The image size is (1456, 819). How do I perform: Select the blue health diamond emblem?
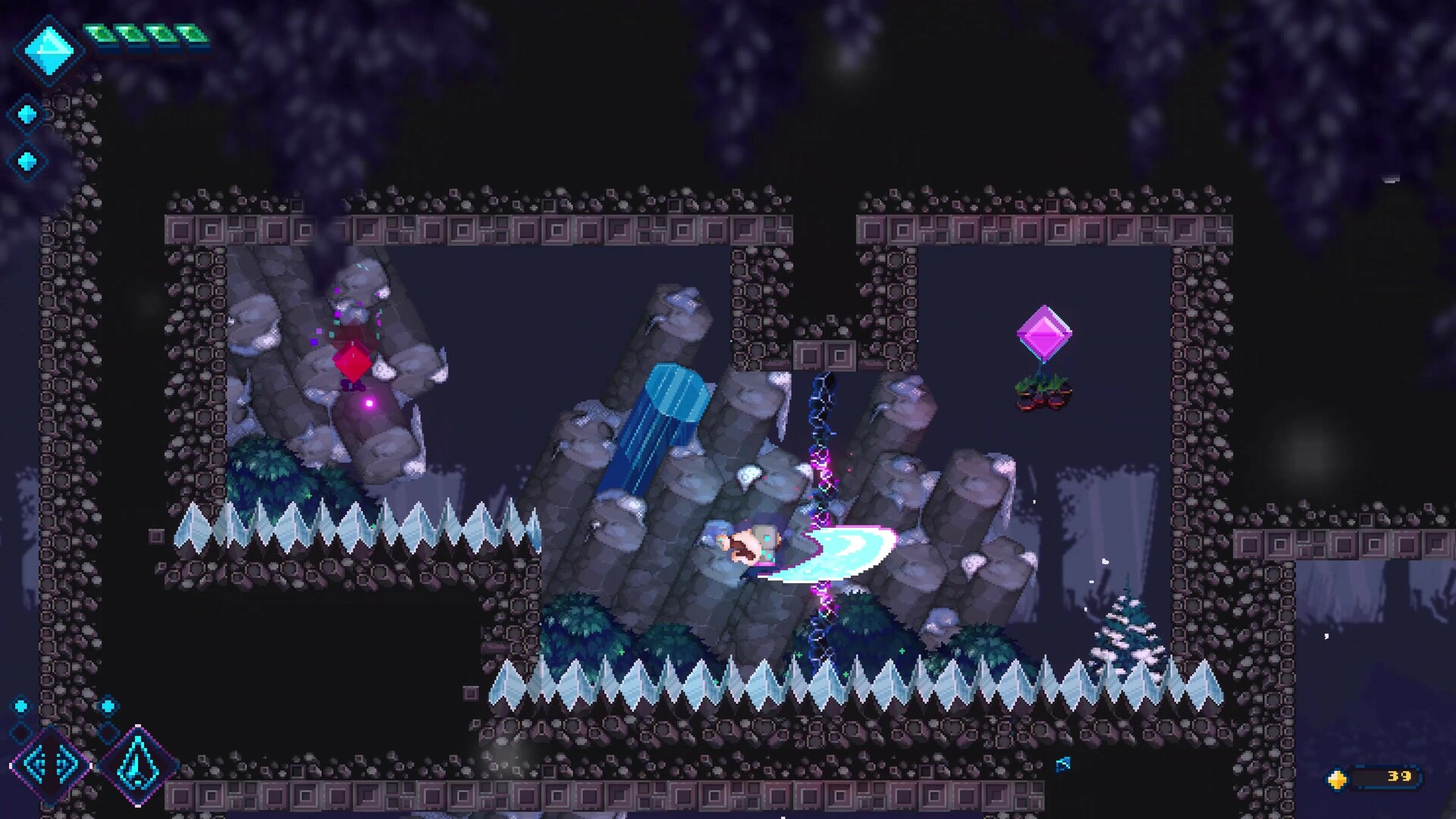49,49
